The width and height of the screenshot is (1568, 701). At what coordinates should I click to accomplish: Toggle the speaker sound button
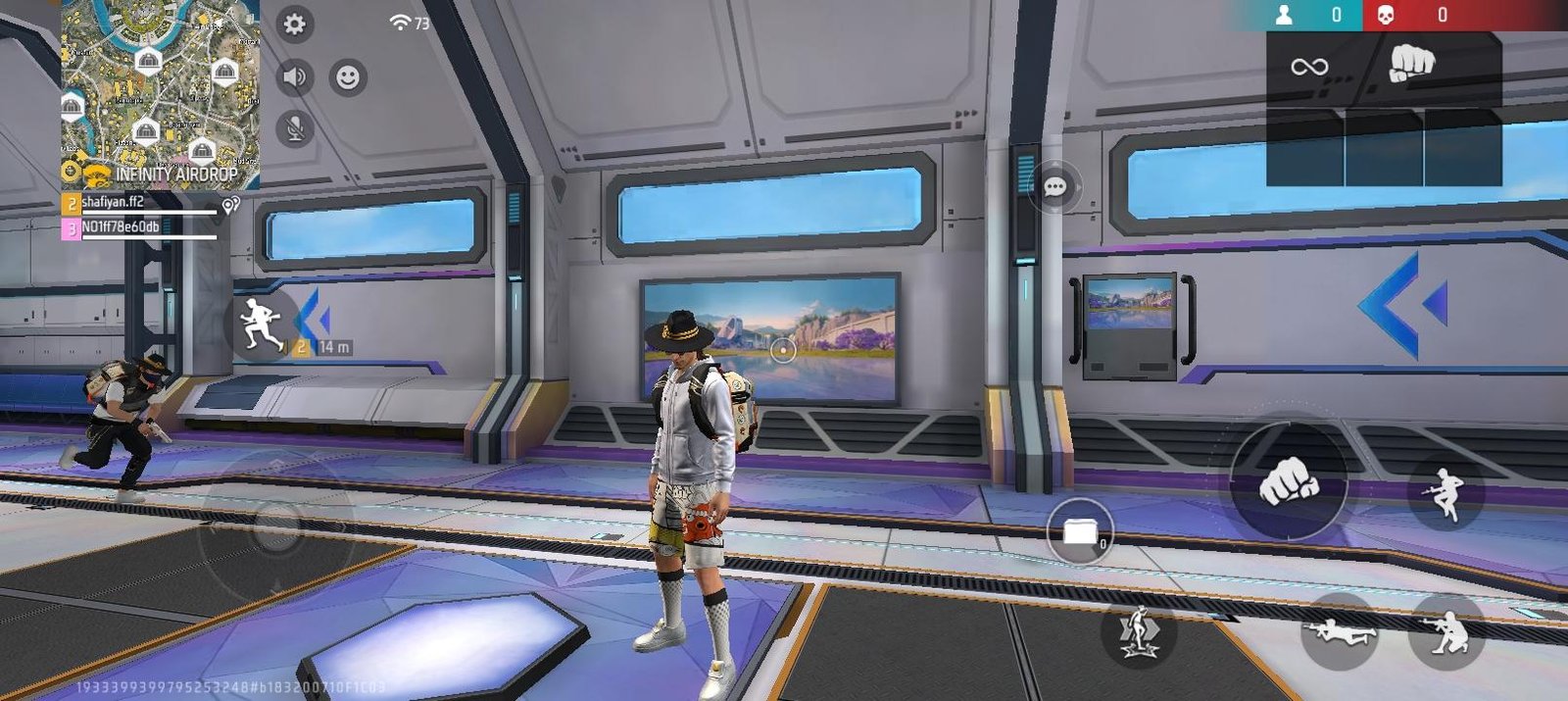(294, 76)
